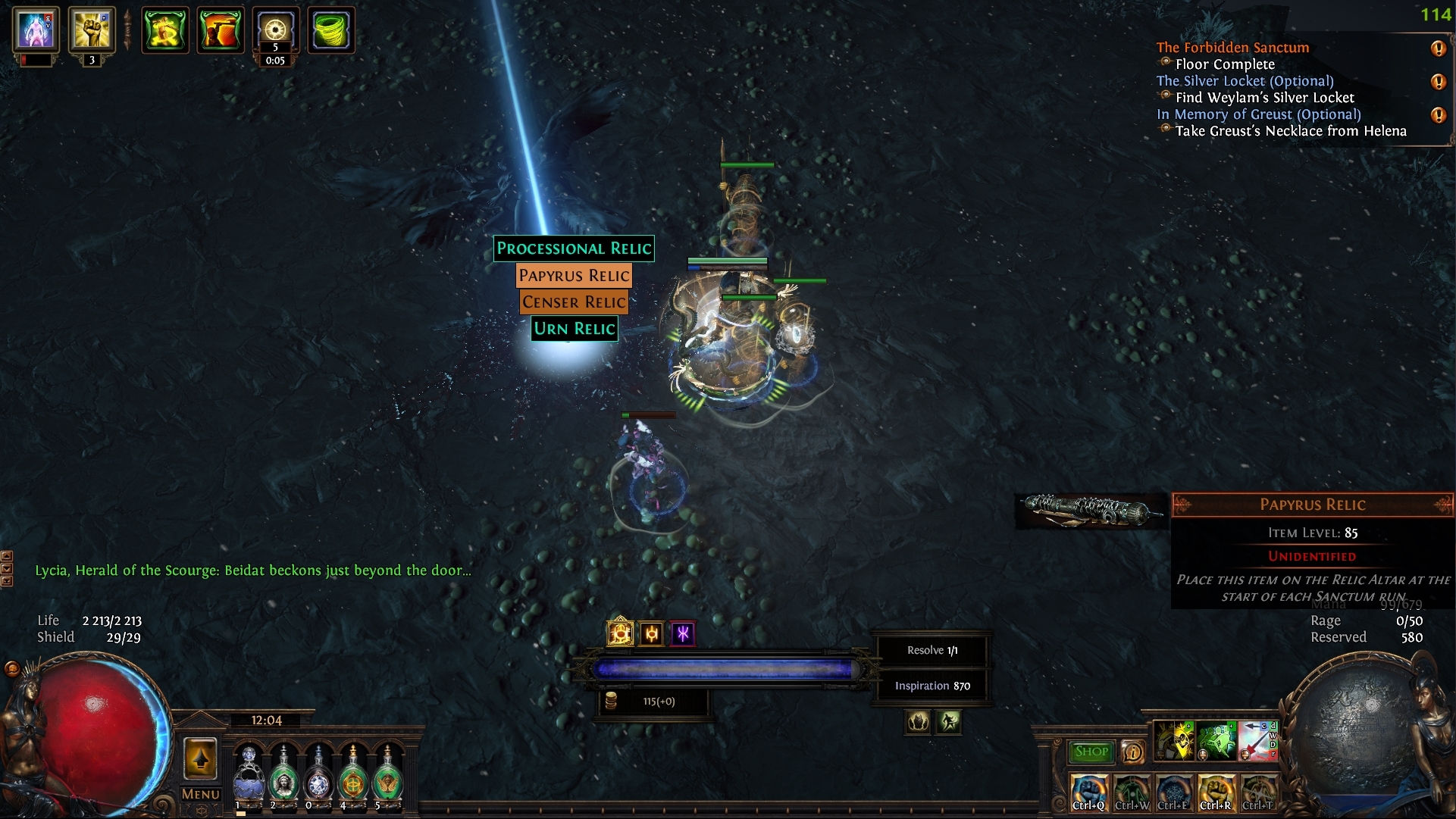1456x819 pixels.
Task: Click The Silver Locket quest alert icon
Action: [x=1438, y=82]
